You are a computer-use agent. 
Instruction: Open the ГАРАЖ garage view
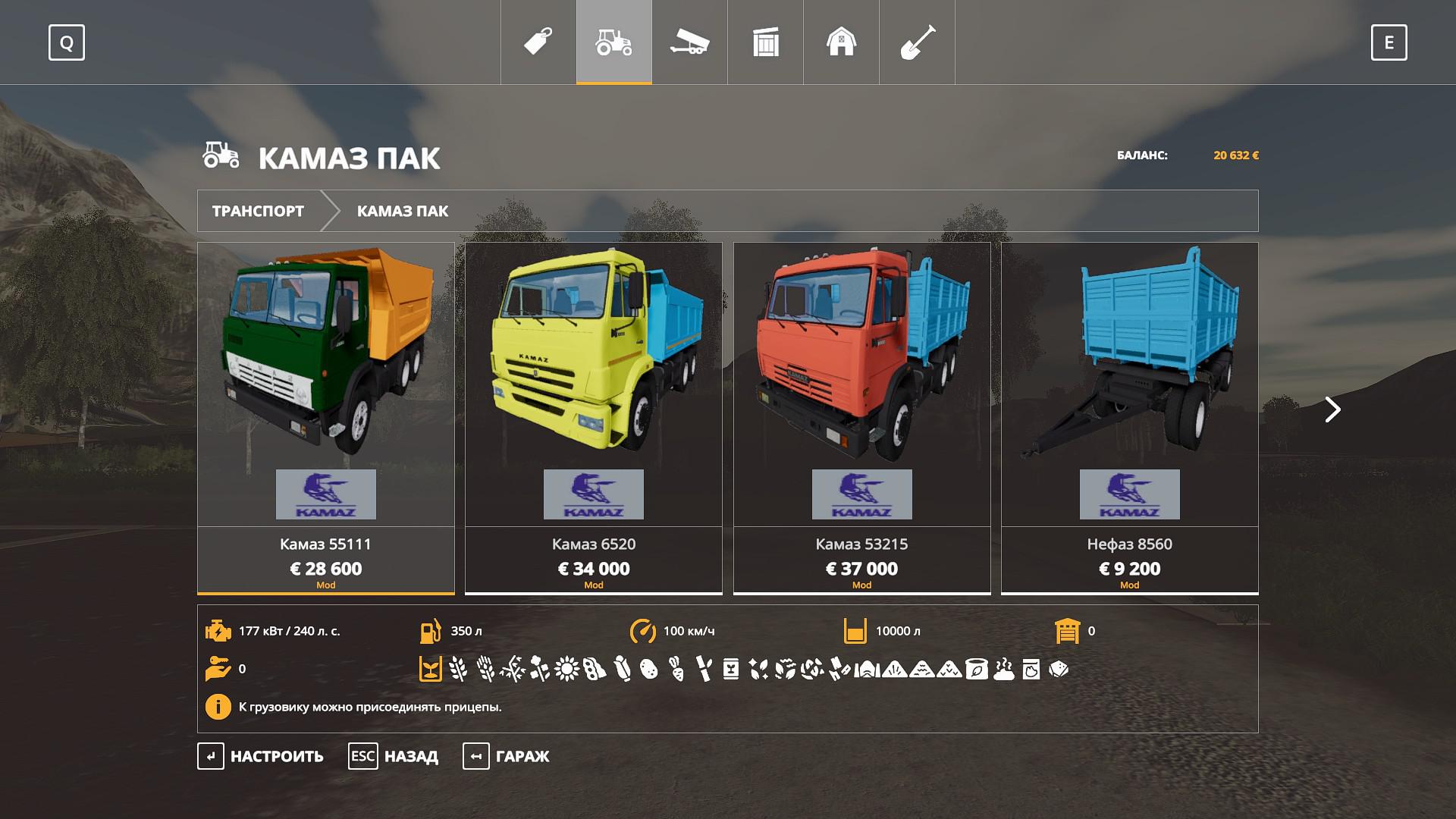click(507, 756)
